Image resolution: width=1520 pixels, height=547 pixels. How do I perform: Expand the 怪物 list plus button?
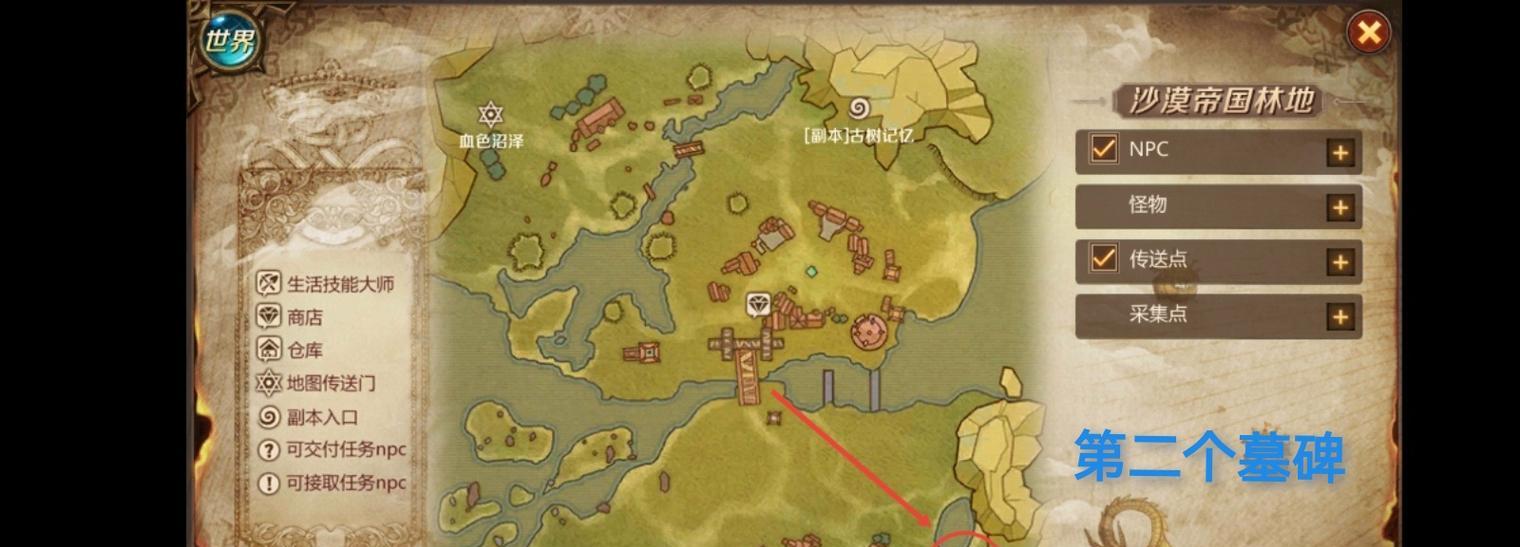1339,208
